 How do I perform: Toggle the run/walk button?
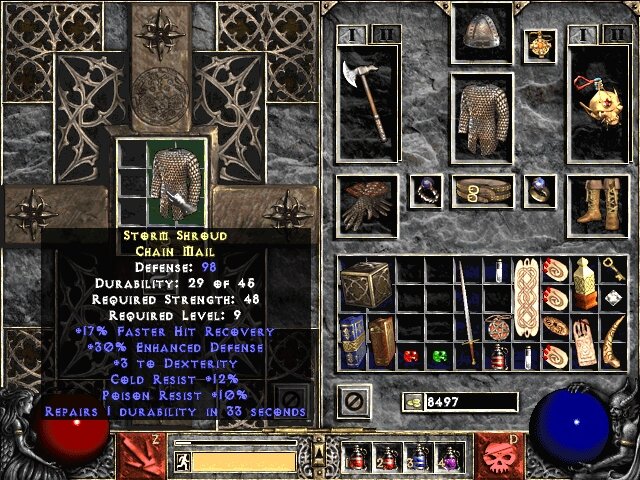point(182,462)
